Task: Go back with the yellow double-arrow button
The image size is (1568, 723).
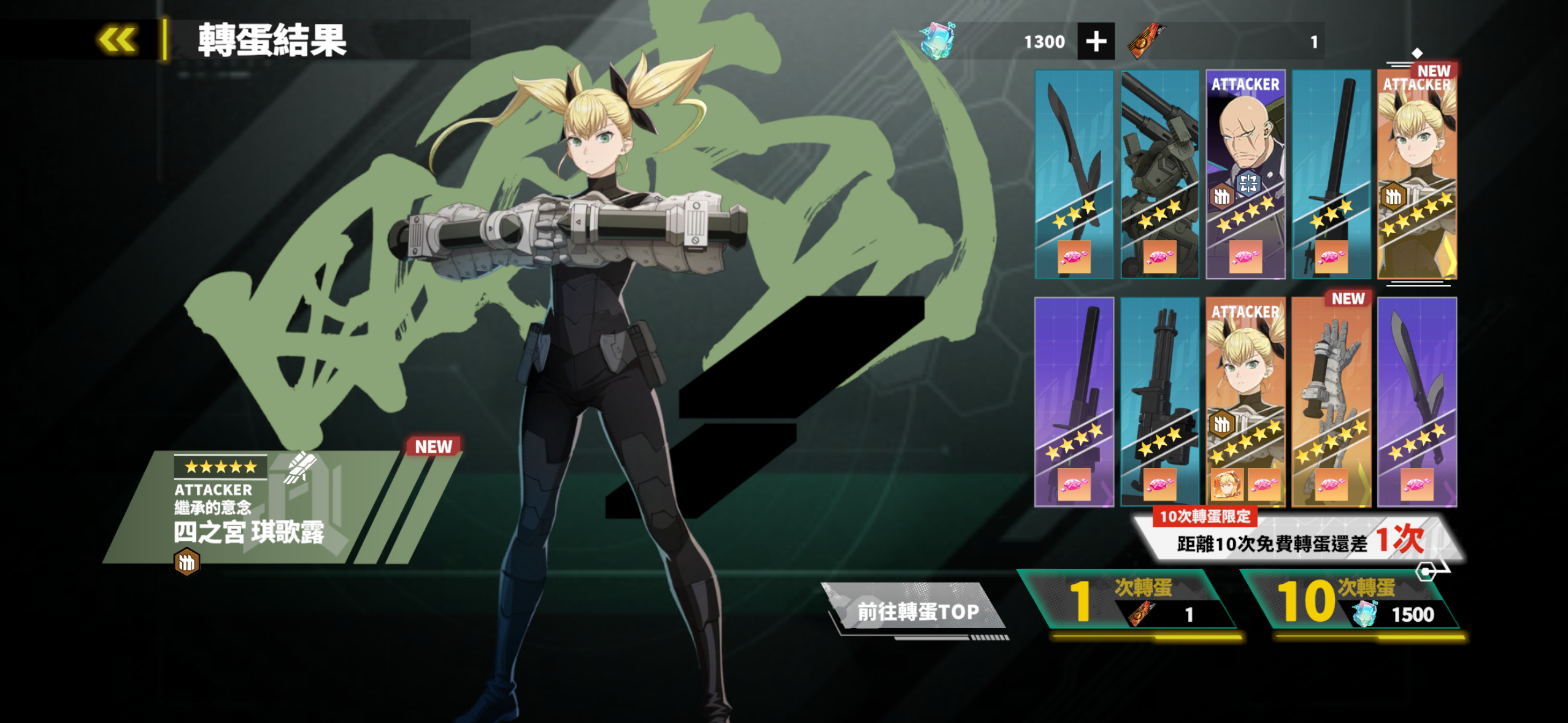Action: tap(117, 40)
